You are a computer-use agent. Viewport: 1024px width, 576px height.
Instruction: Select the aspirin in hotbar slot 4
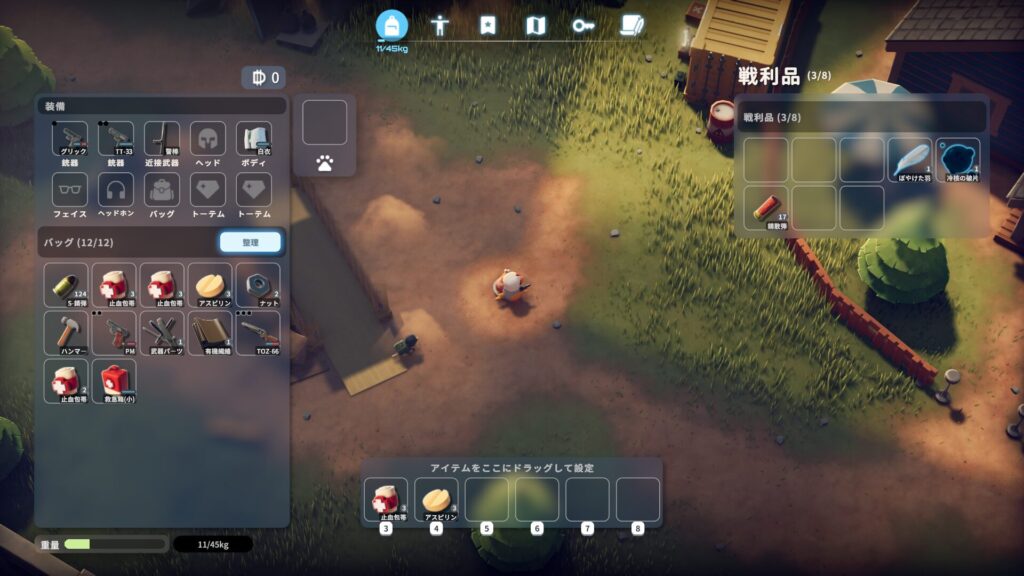coord(436,500)
